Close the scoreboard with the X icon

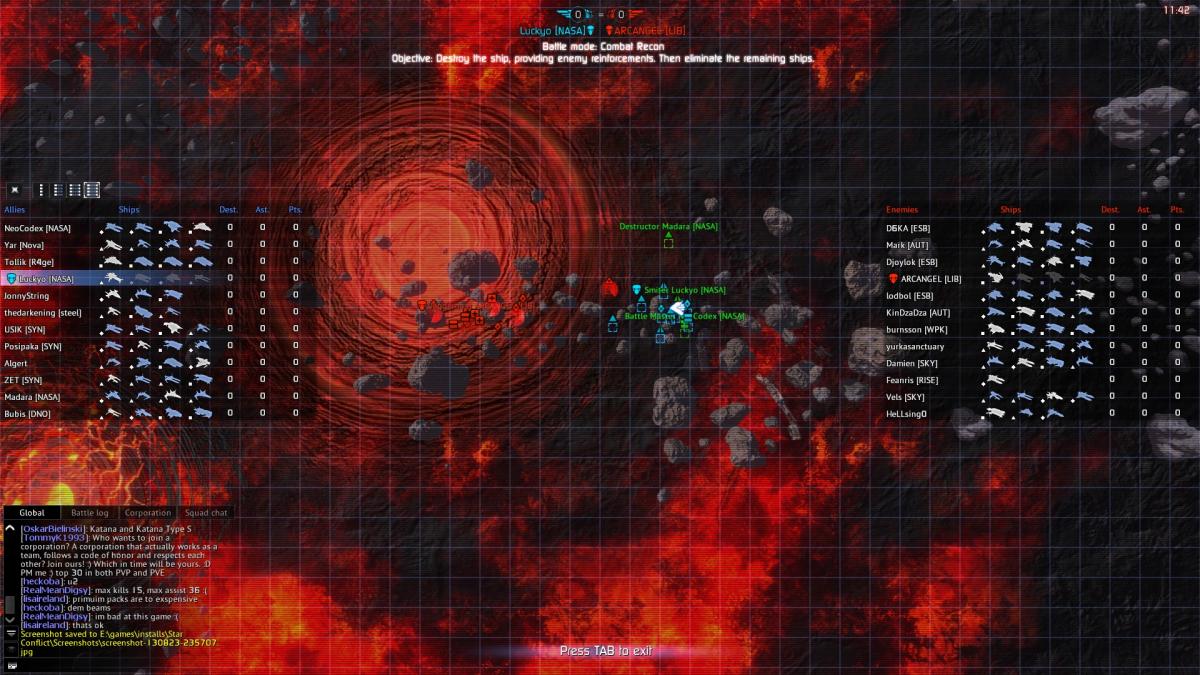[x=15, y=189]
